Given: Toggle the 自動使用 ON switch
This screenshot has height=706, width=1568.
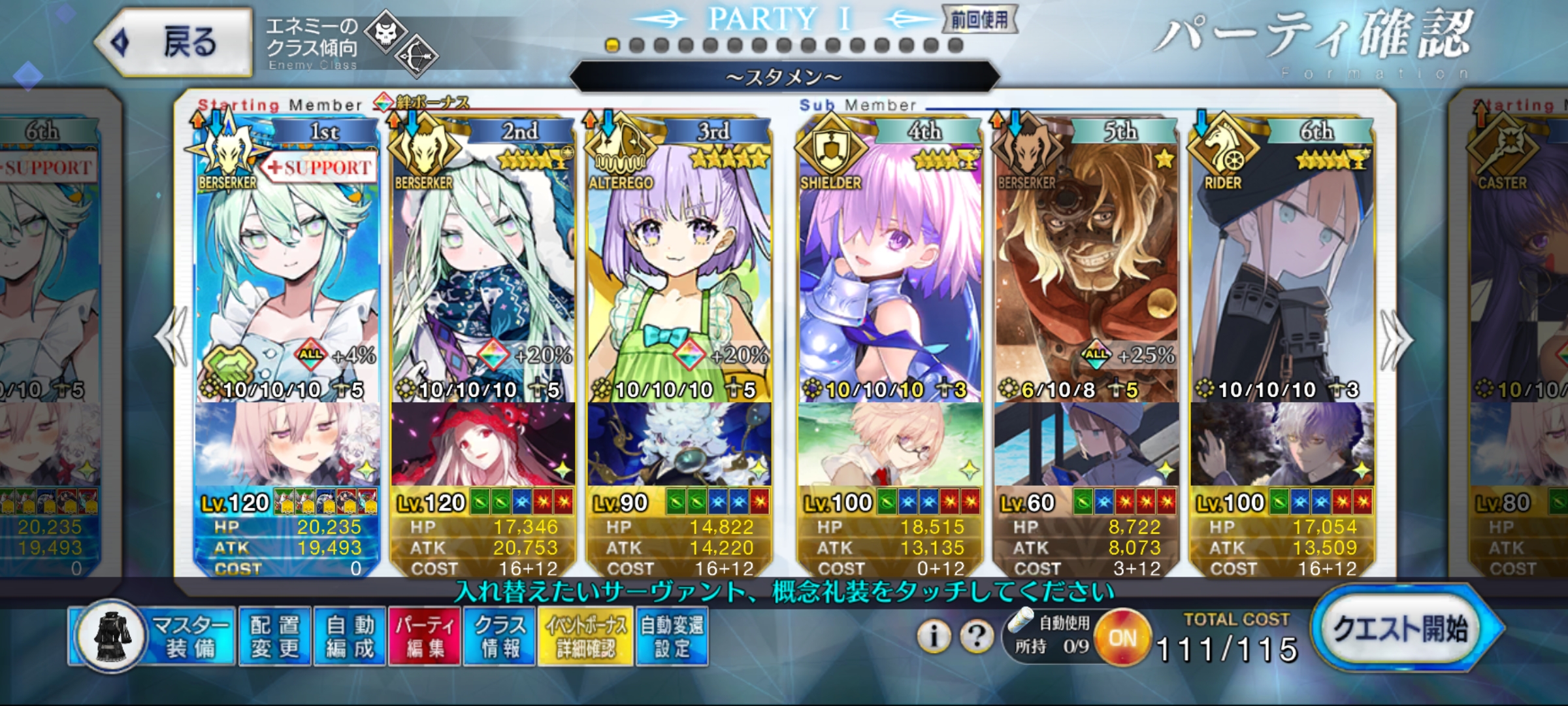Looking at the screenshot, I should (1122, 637).
